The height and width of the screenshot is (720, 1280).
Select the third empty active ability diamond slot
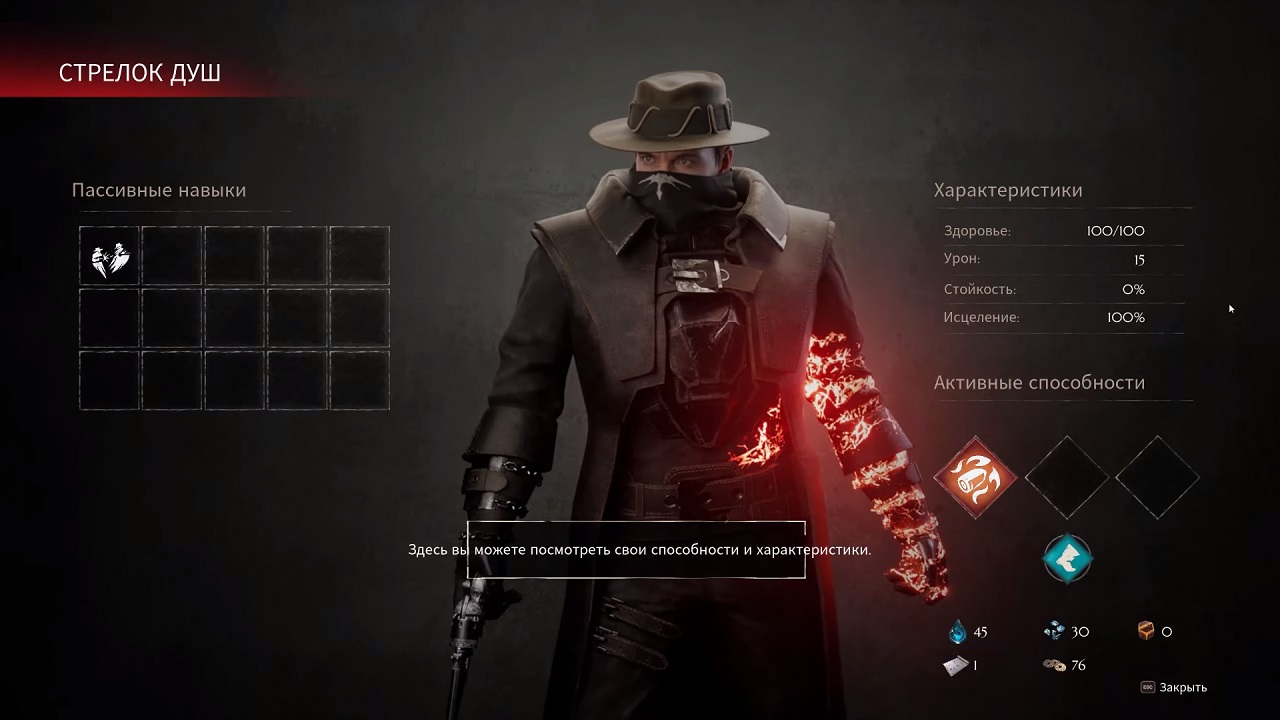(1156, 478)
